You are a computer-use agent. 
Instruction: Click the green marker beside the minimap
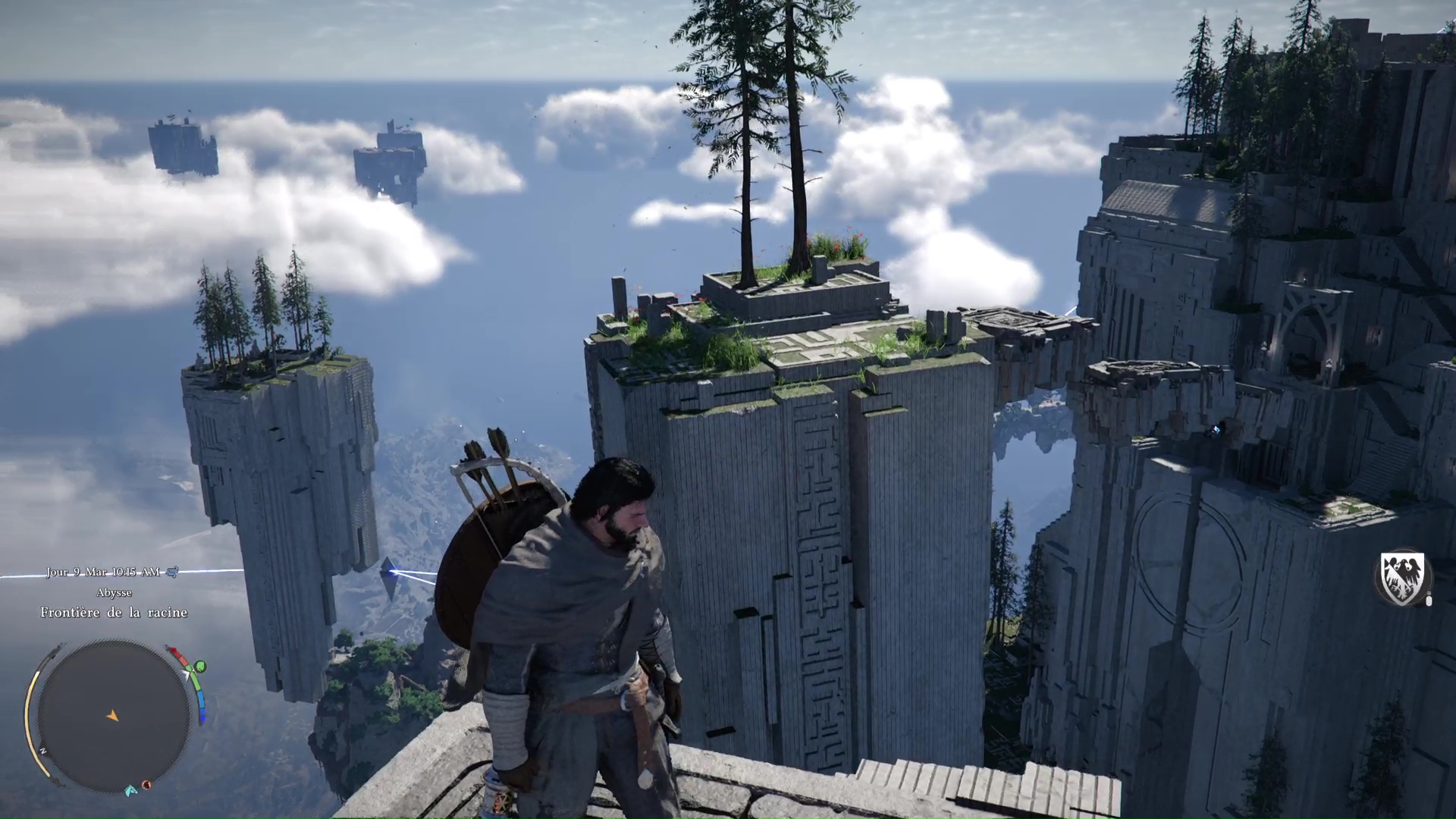[200, 667]
